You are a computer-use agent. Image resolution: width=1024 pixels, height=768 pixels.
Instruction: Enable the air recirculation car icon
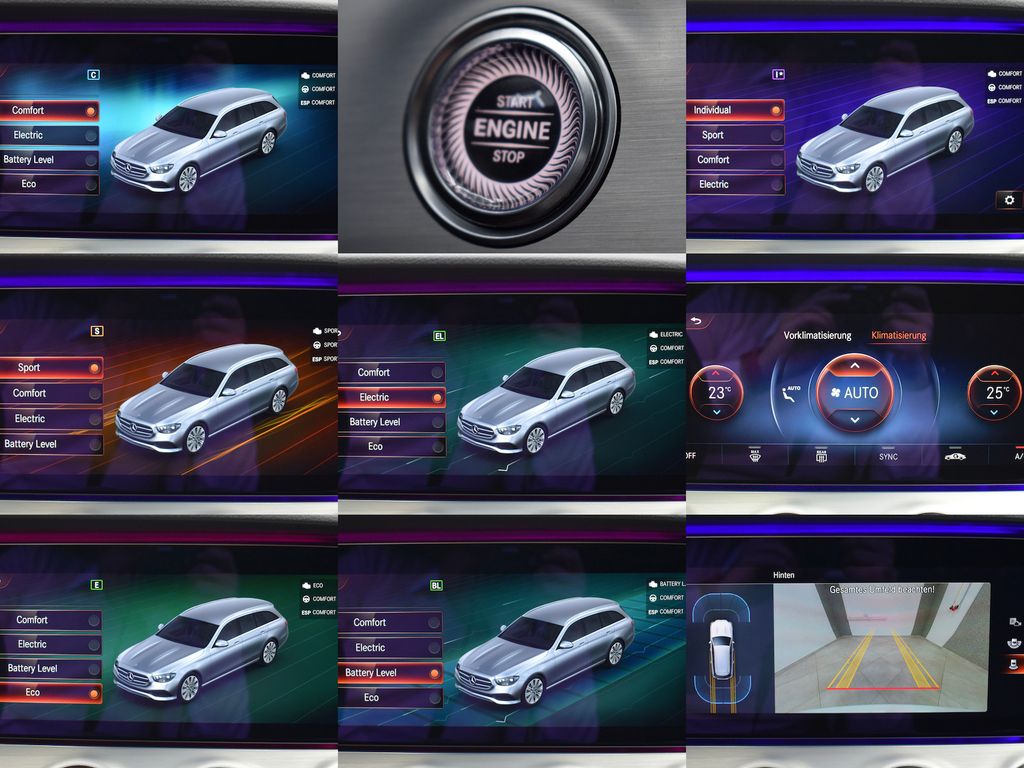955,457
